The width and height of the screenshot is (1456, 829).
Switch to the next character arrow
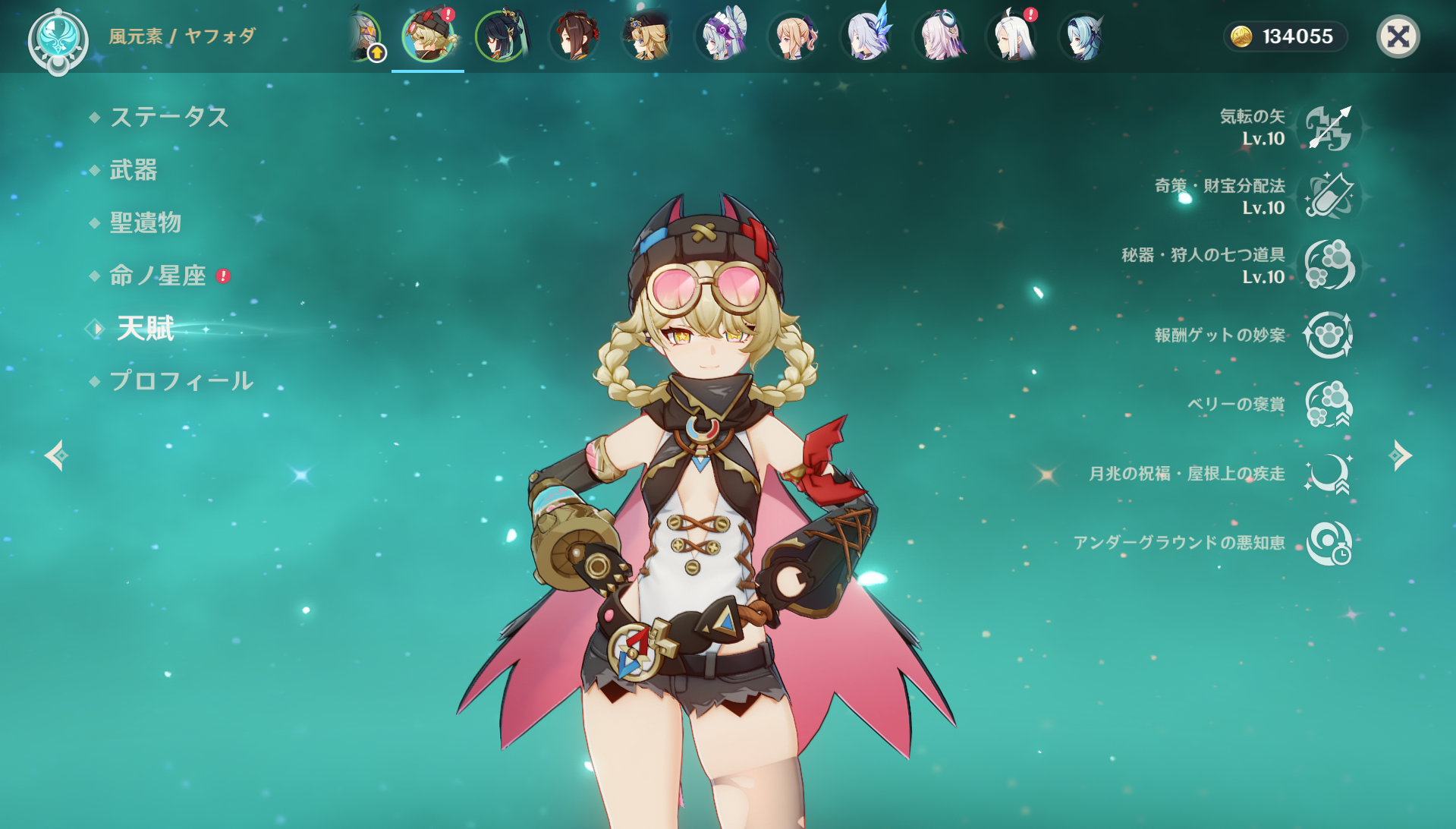(1400, 455)
